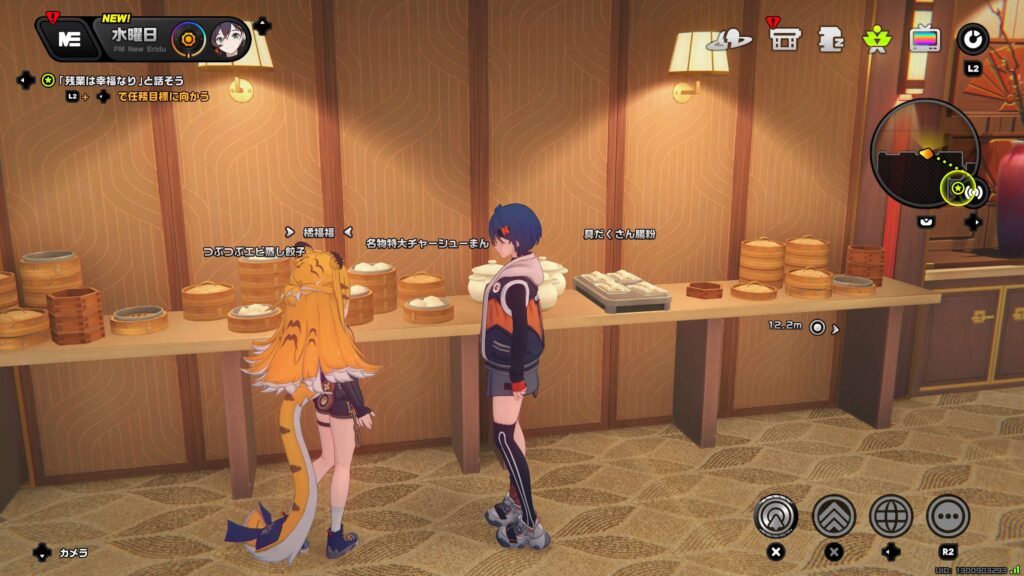Click the yellow star objective marker on minimap

point(957,187)
